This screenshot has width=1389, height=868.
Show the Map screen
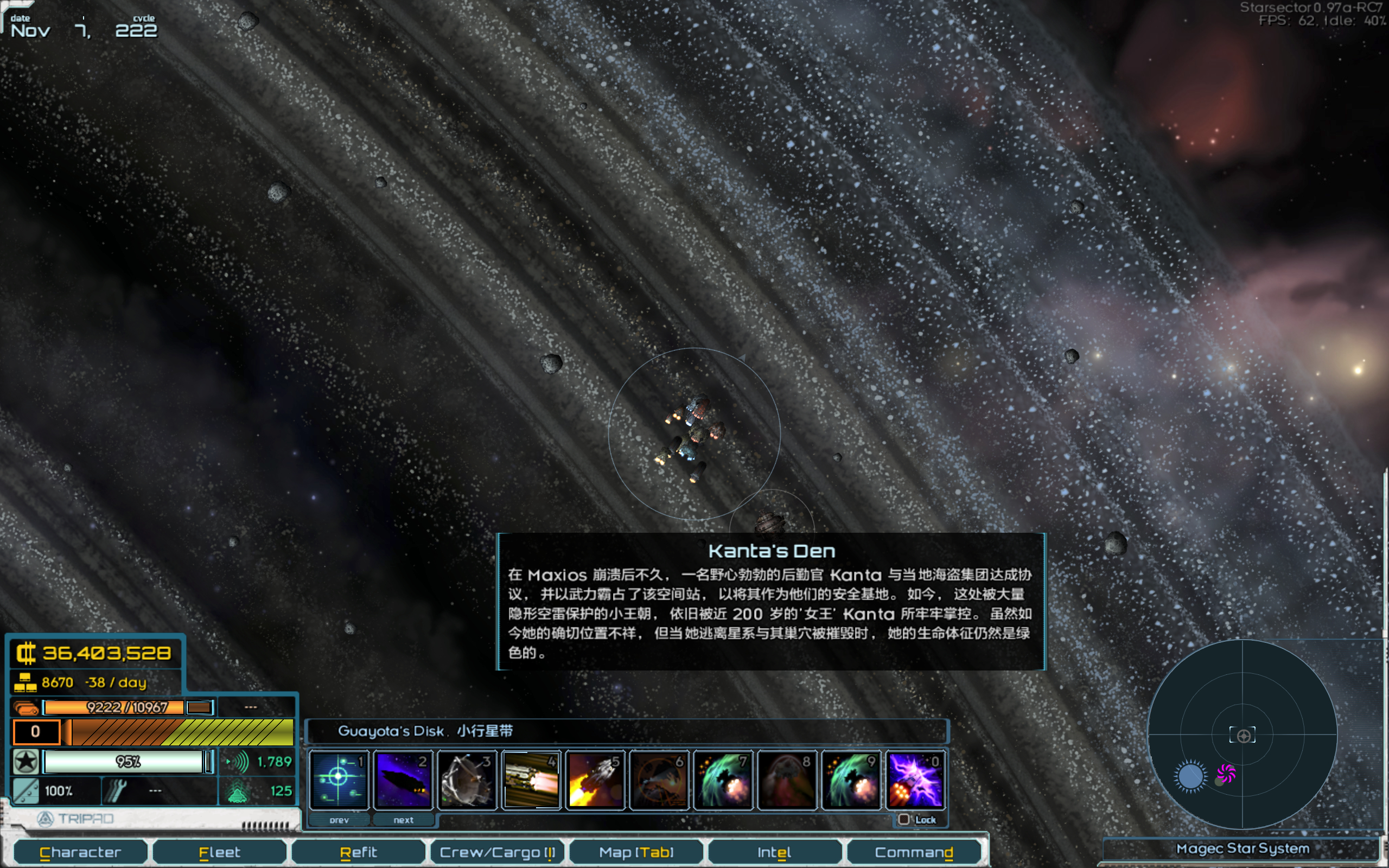click(x=636, y=852)
